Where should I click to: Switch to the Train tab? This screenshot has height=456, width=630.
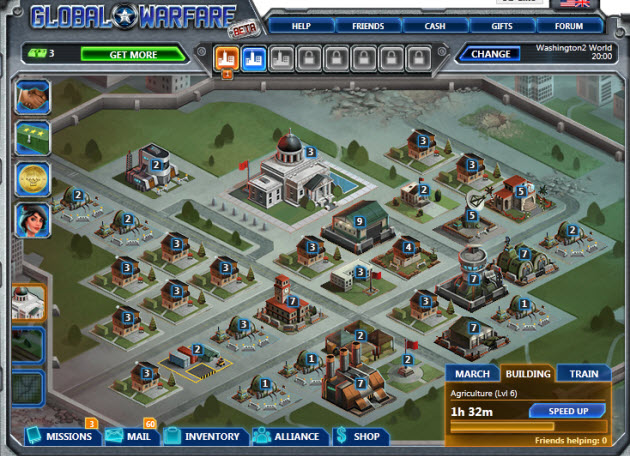584,374
